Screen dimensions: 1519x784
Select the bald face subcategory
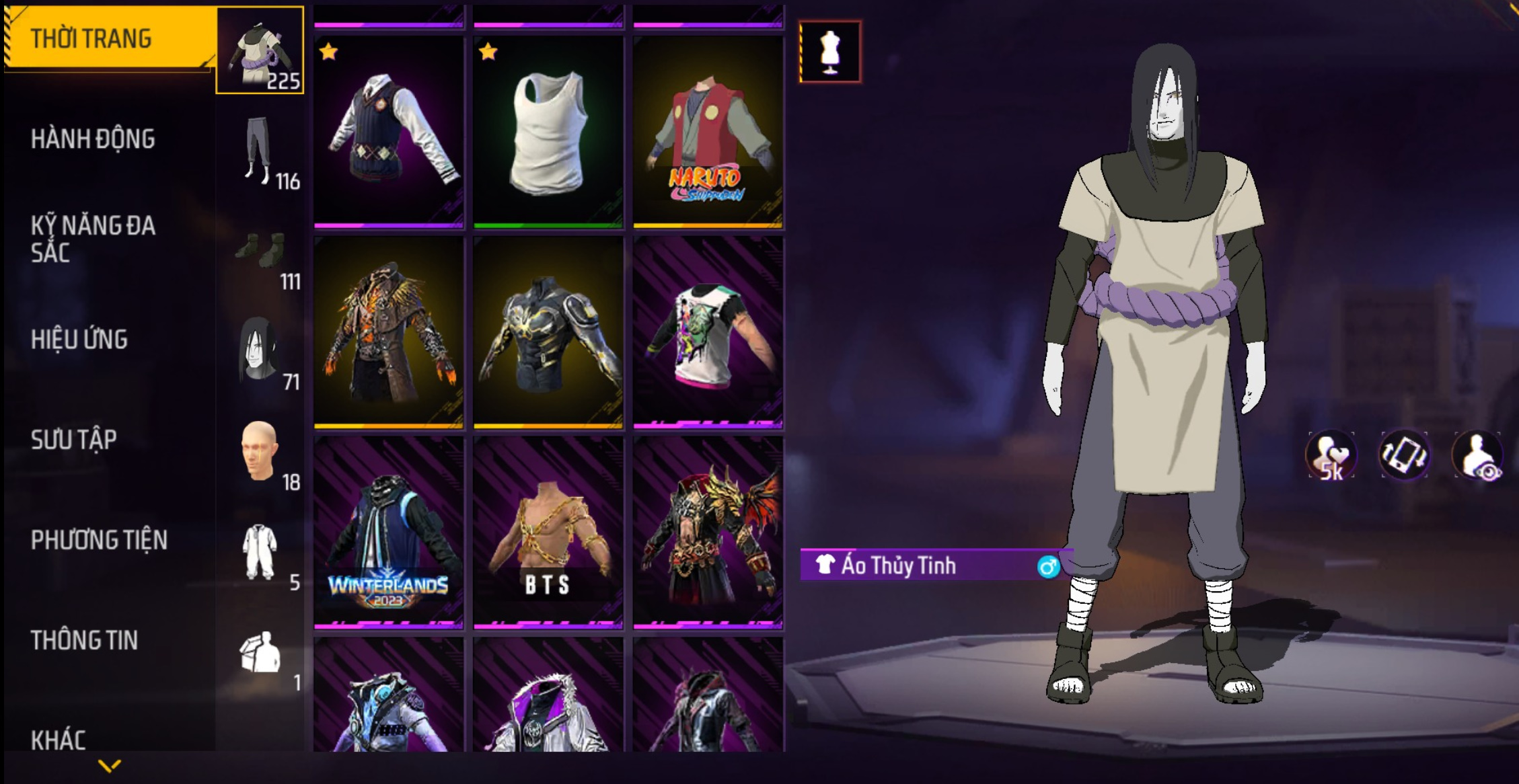pos(260,452)
